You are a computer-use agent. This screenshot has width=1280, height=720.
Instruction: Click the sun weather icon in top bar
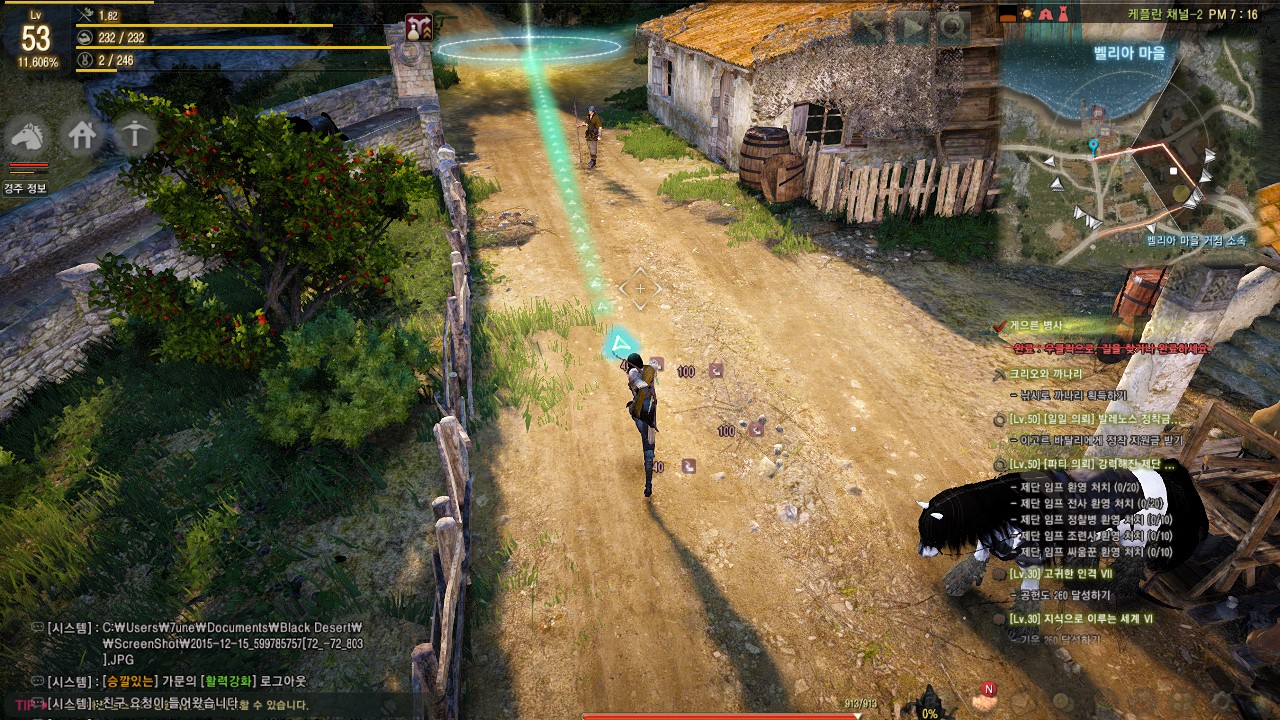pyautogui.click(x=1024, y=14)
